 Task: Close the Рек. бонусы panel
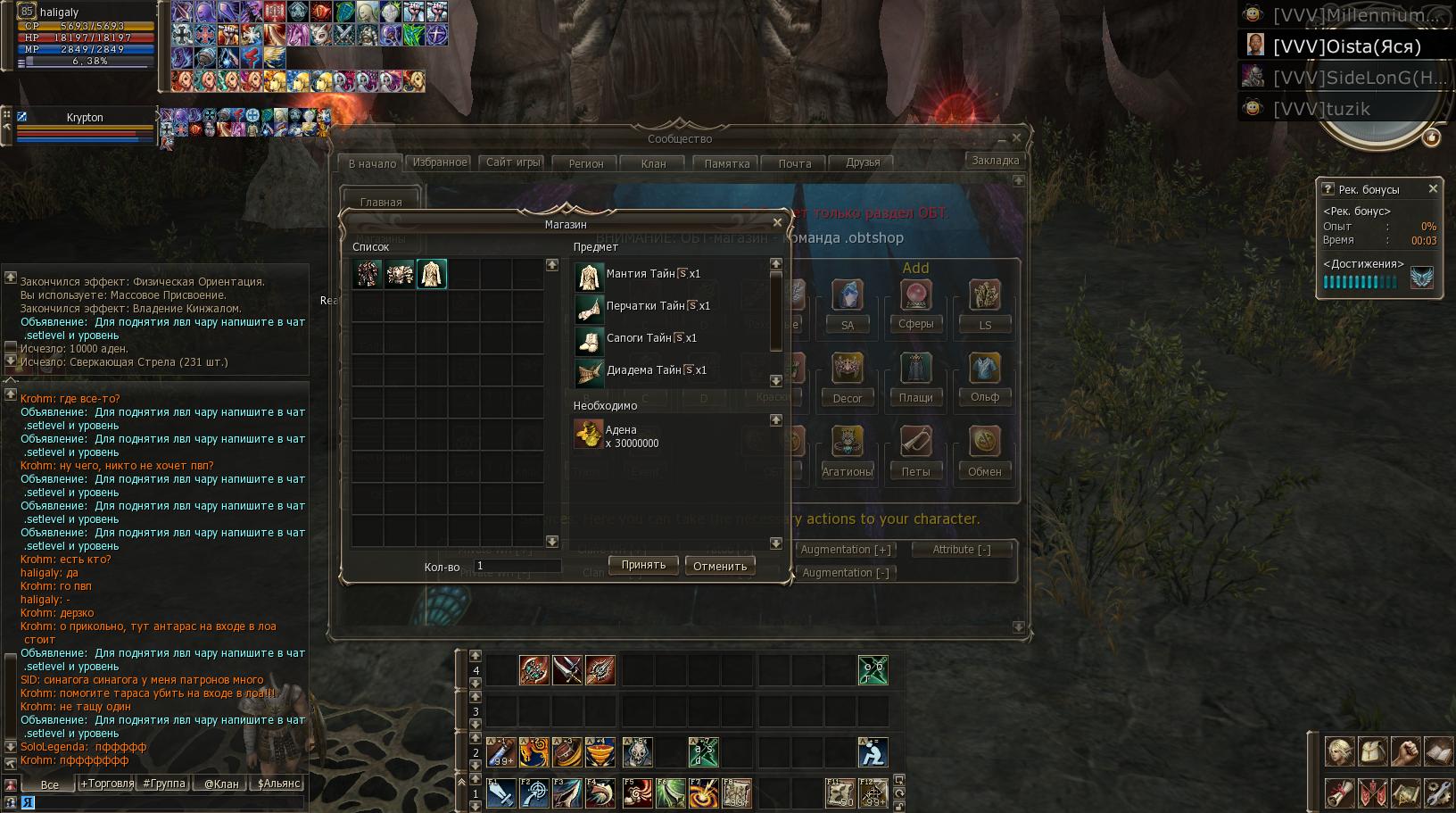coord(1433,189)
